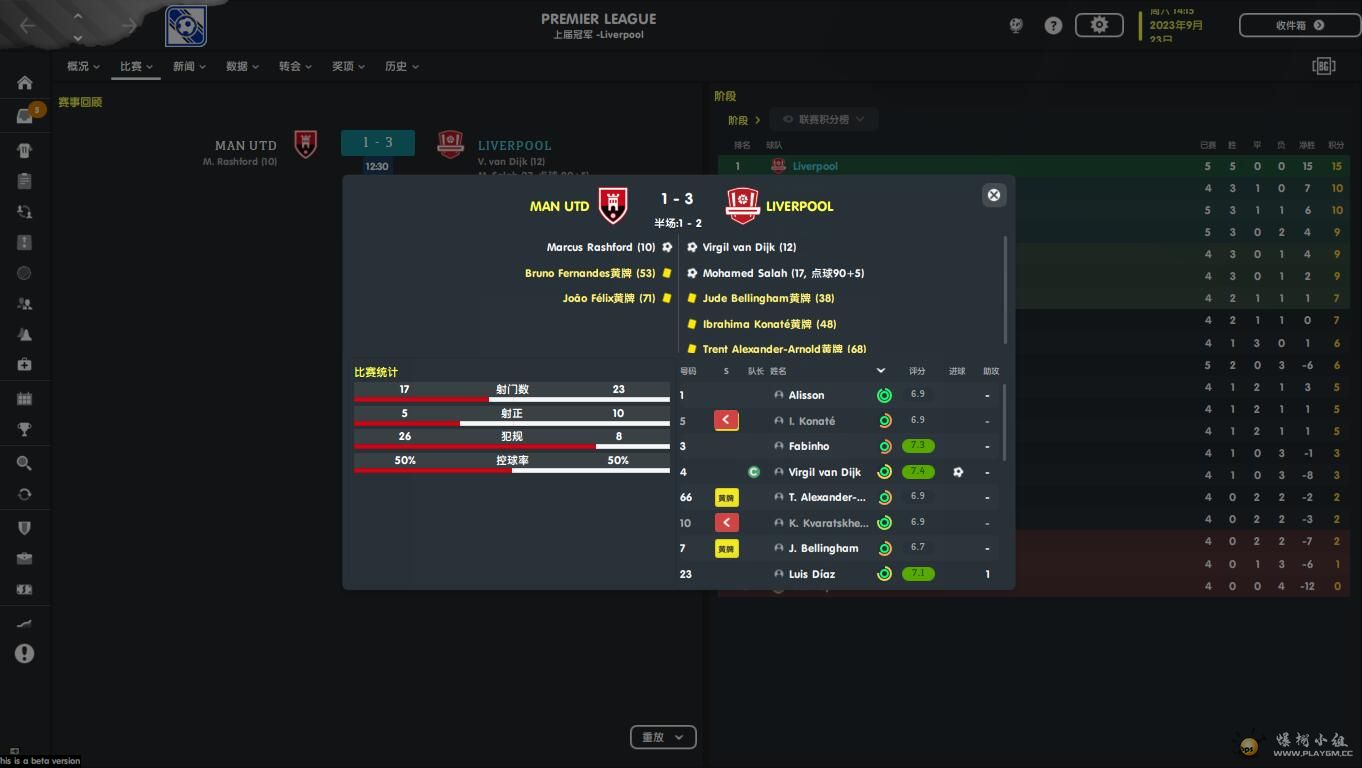The height and width of the screenshot is (768, 1362).
Task: Open the 数据 menu
Action: tap(242, 66)
